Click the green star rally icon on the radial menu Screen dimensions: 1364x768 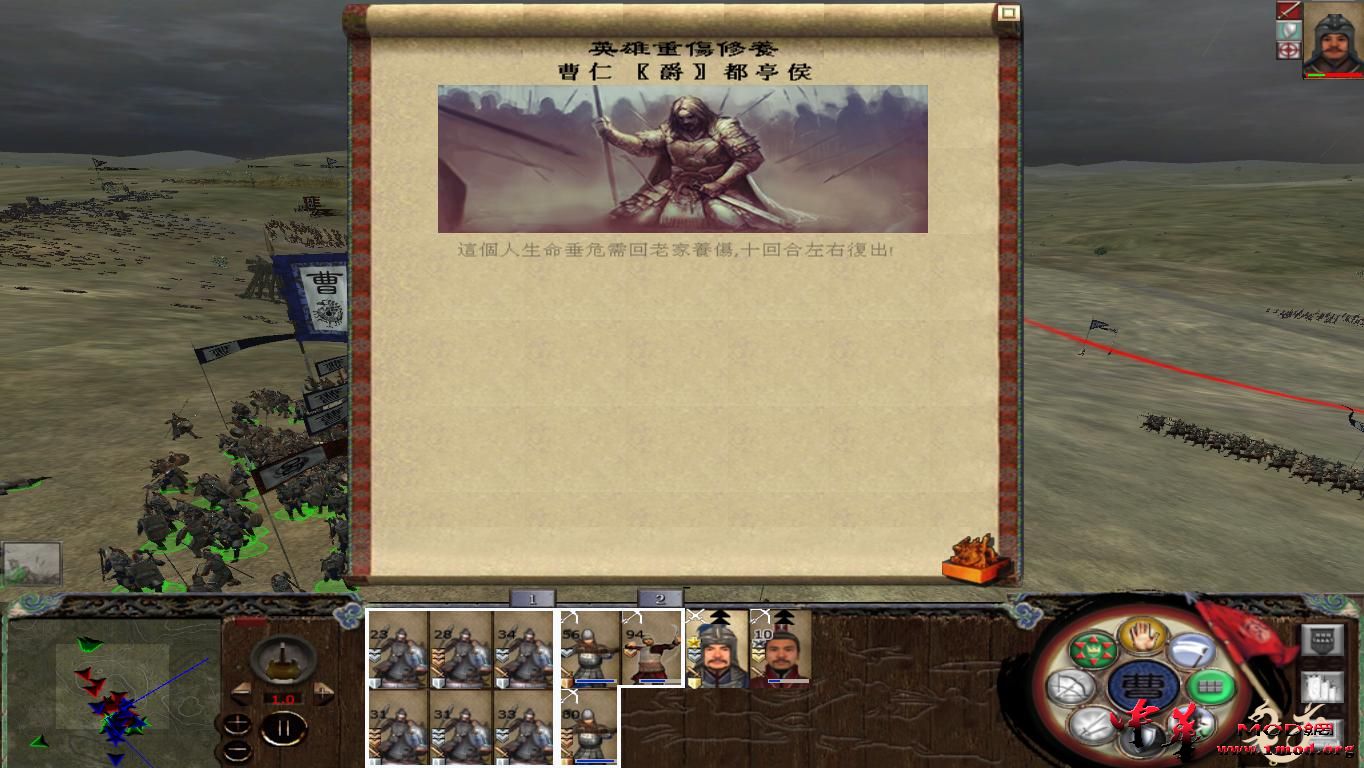(x=1095, y=650)
